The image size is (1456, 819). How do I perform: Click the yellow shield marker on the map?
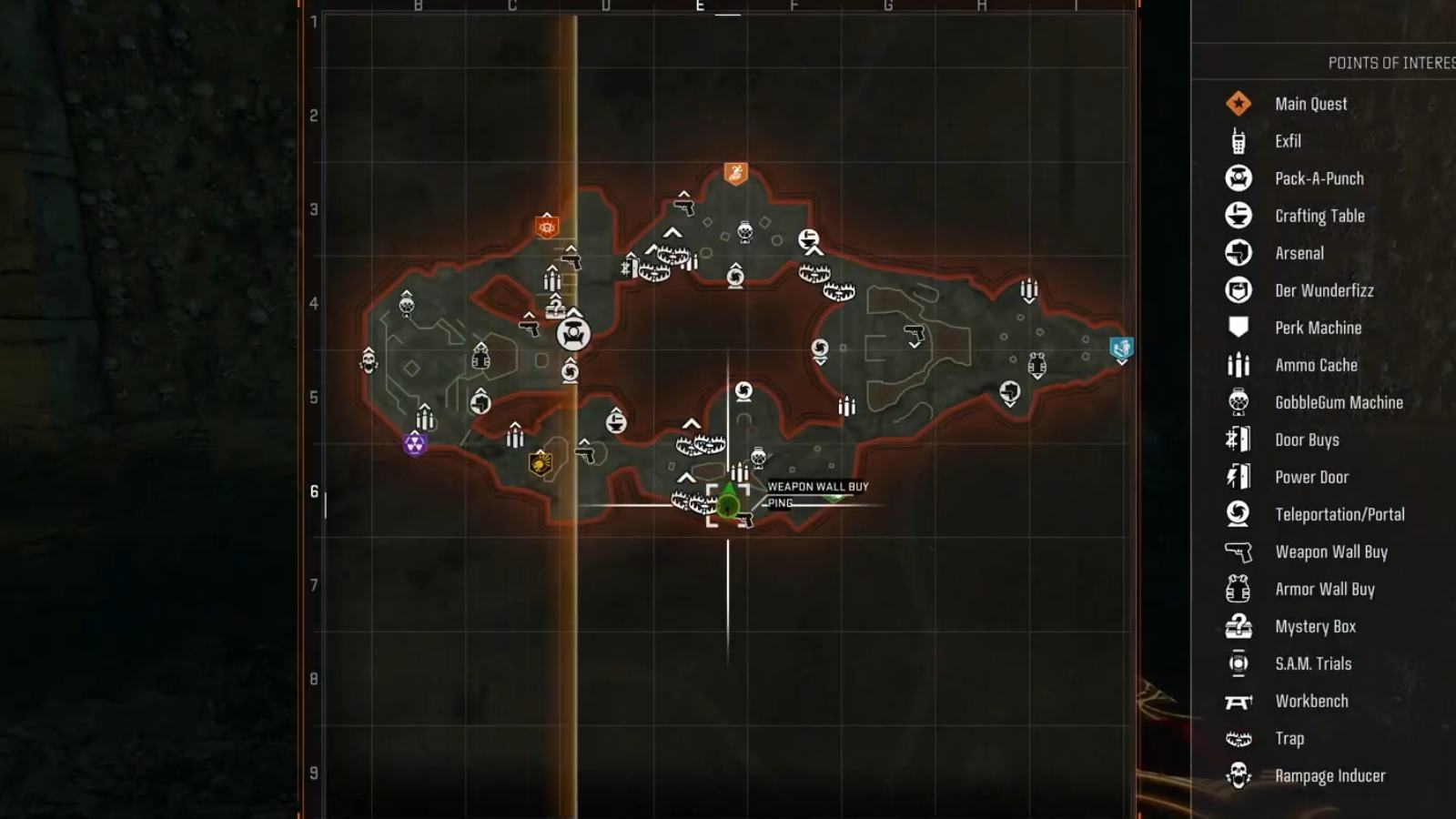tap(541, 464)
